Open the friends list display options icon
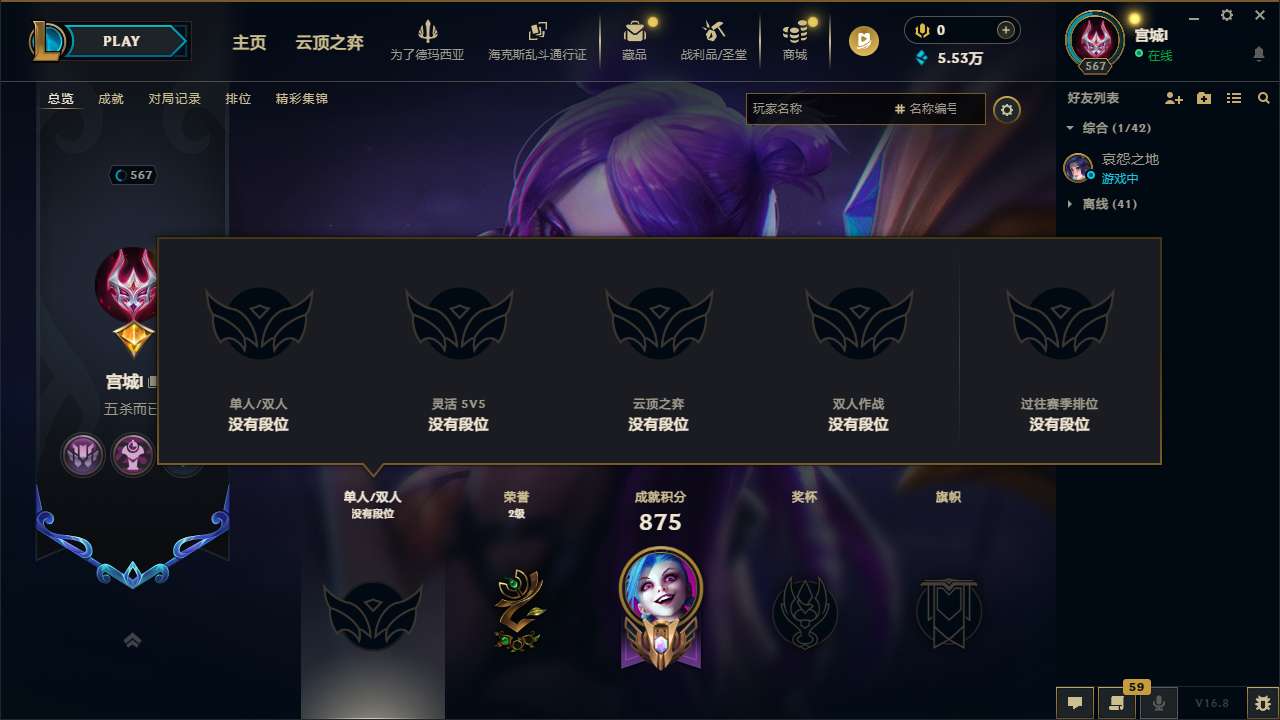Image resolution: width=1280 pixels, height=720 pixels. coord(1233,98)
